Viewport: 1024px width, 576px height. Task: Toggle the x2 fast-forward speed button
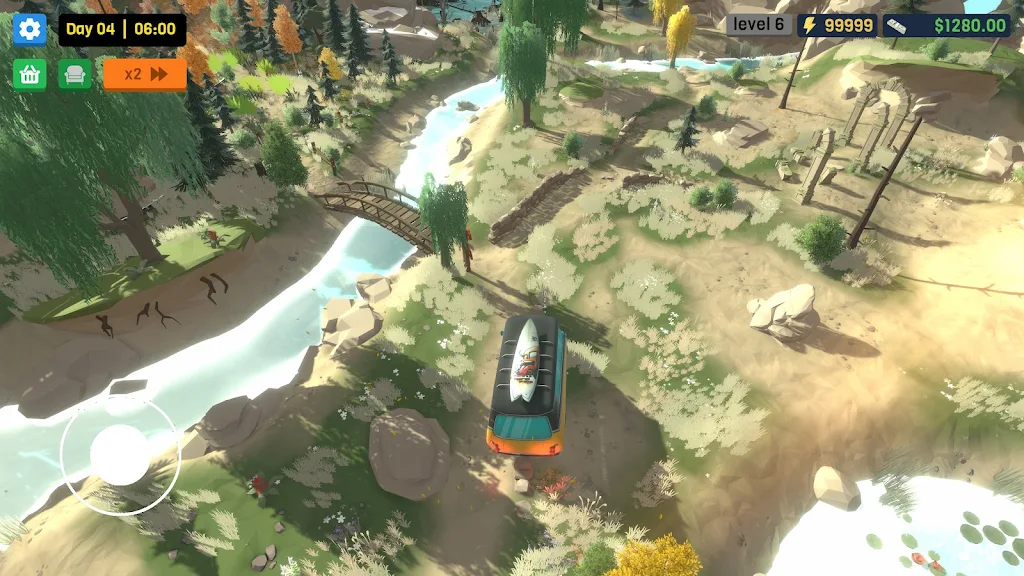[x=145, y=74]
